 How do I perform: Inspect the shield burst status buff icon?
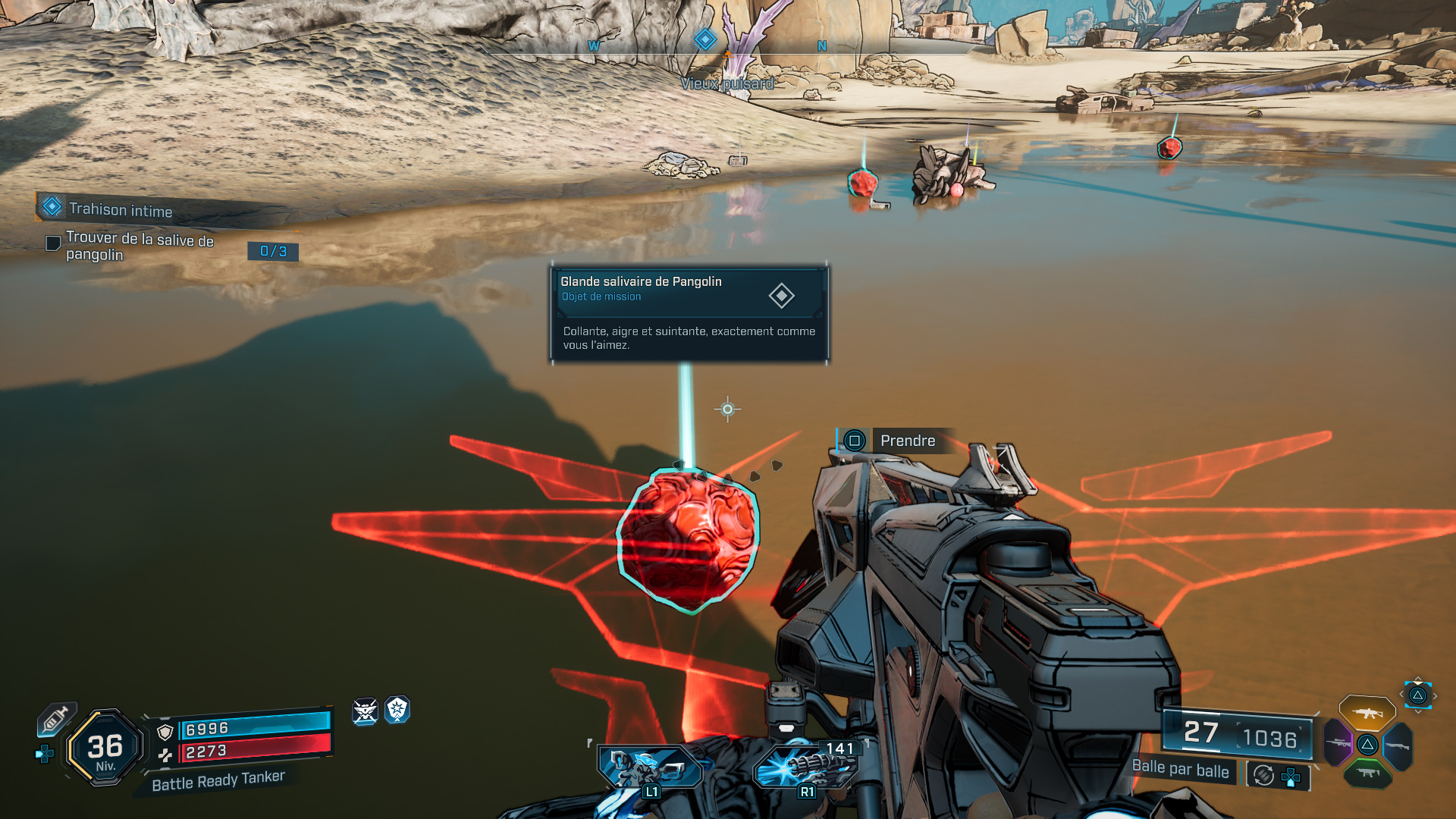point(397,710)
